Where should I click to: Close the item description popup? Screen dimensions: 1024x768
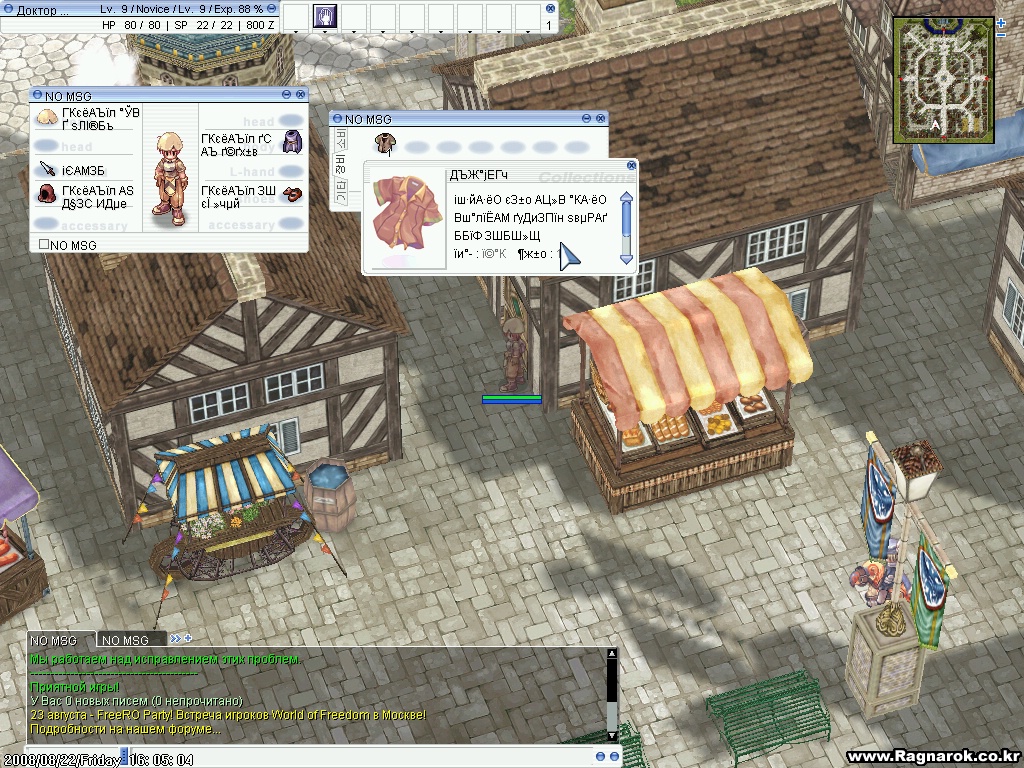point(631,166)
